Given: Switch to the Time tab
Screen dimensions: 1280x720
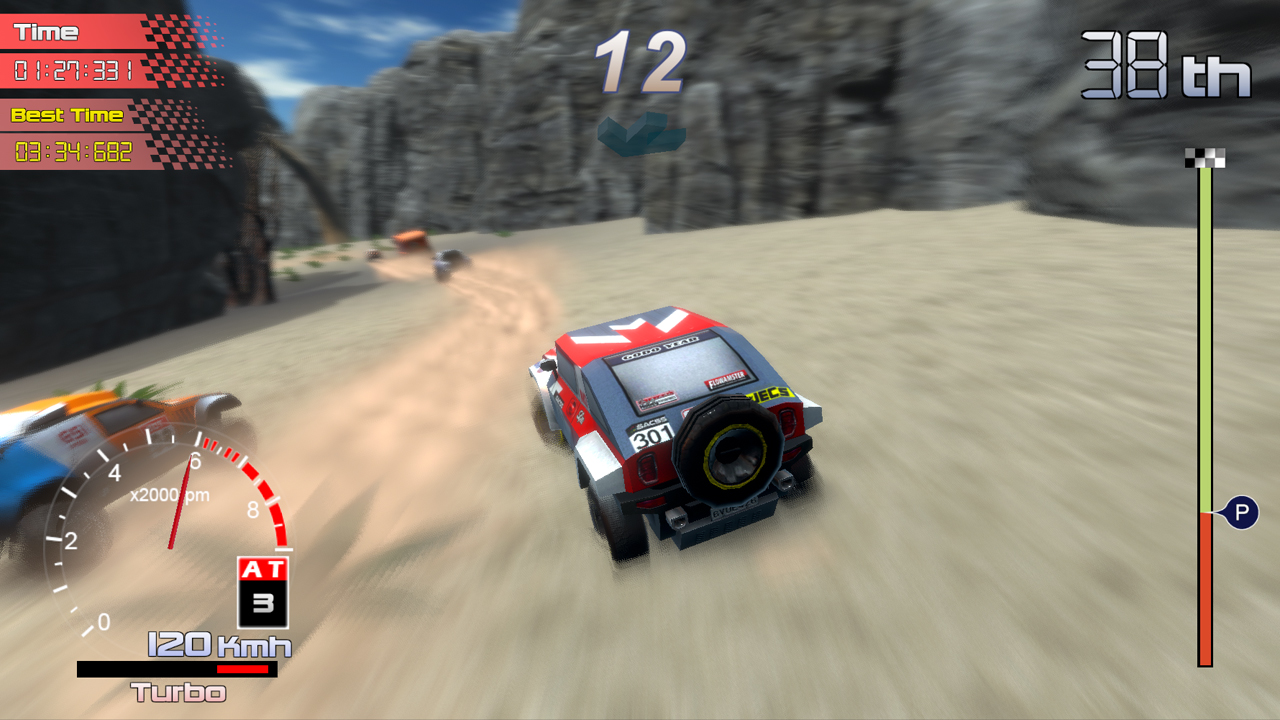Looking at the screenshot, I should pyautogui.click(x=45, y=30).
